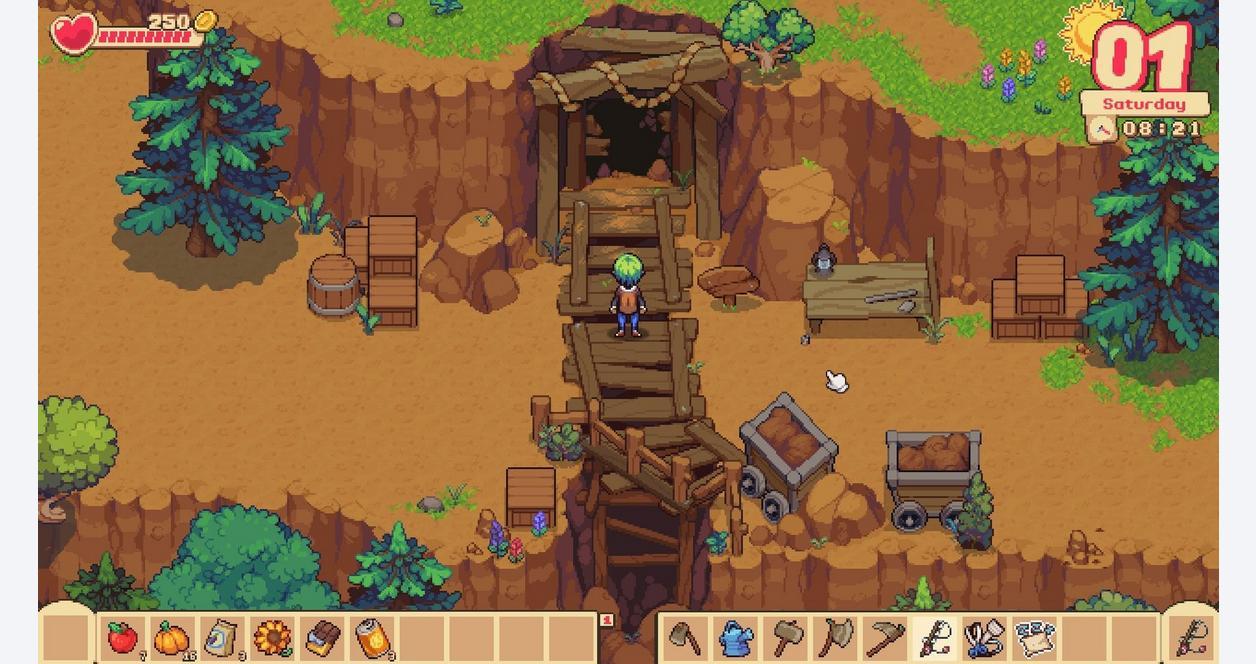Select the sunflower item
The width and height of the screenshot is (1256, 664).
point(272,638)
